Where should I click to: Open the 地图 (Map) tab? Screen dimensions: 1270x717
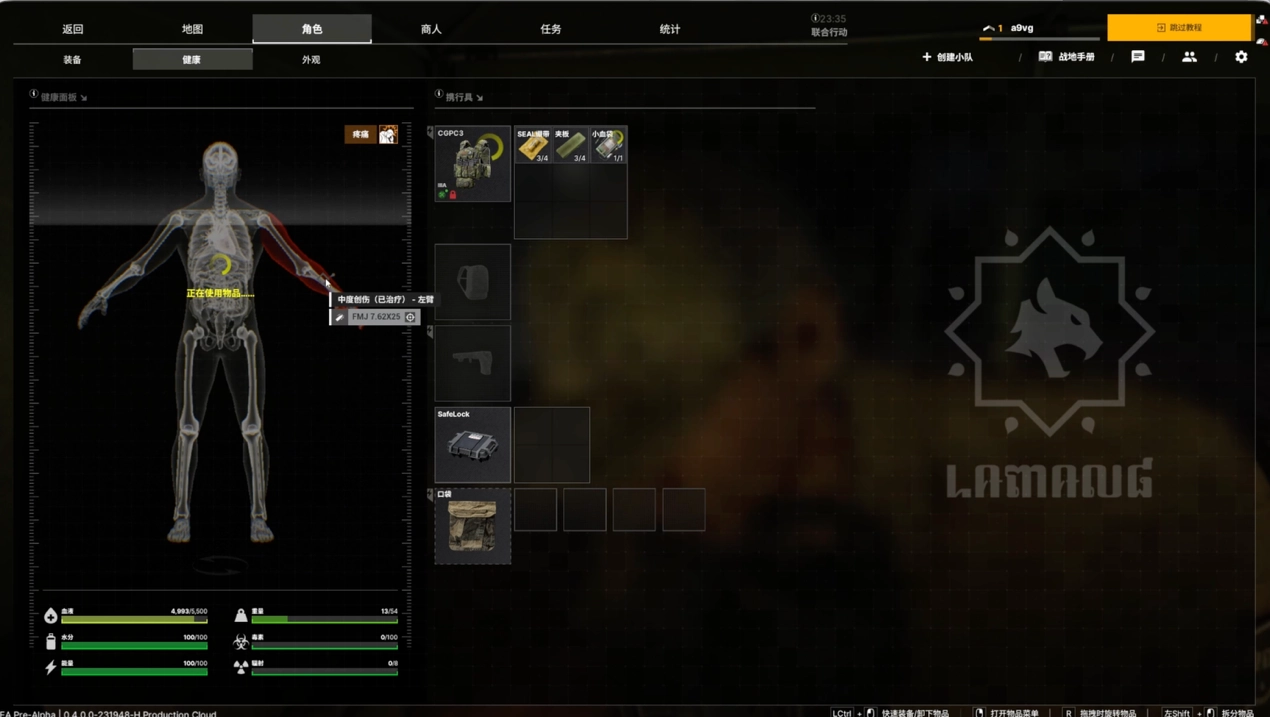click(x=192, y=29)
